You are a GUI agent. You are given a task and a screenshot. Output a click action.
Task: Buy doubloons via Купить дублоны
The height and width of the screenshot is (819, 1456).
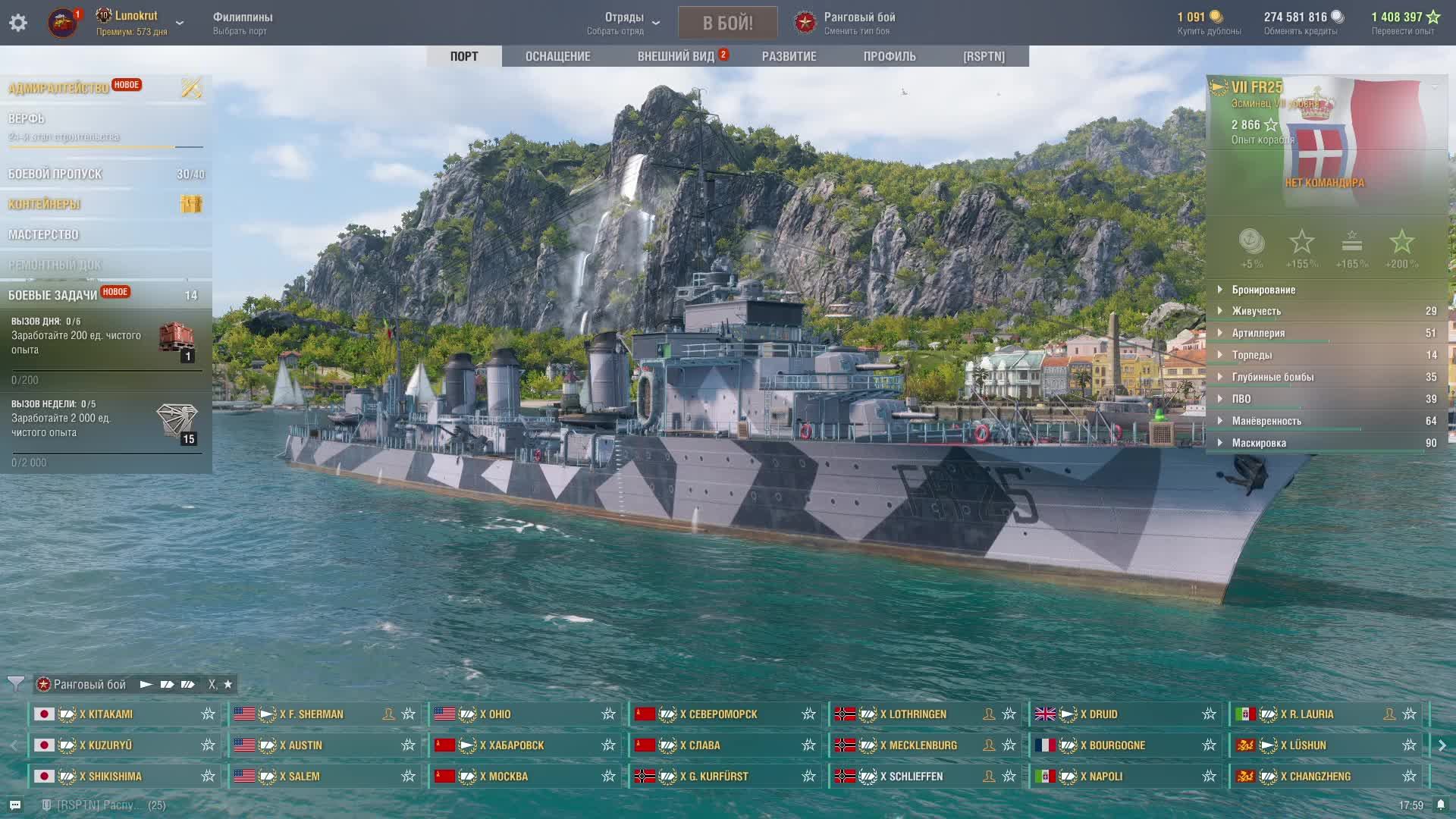pyautogui.click(x=1209, y=23)
